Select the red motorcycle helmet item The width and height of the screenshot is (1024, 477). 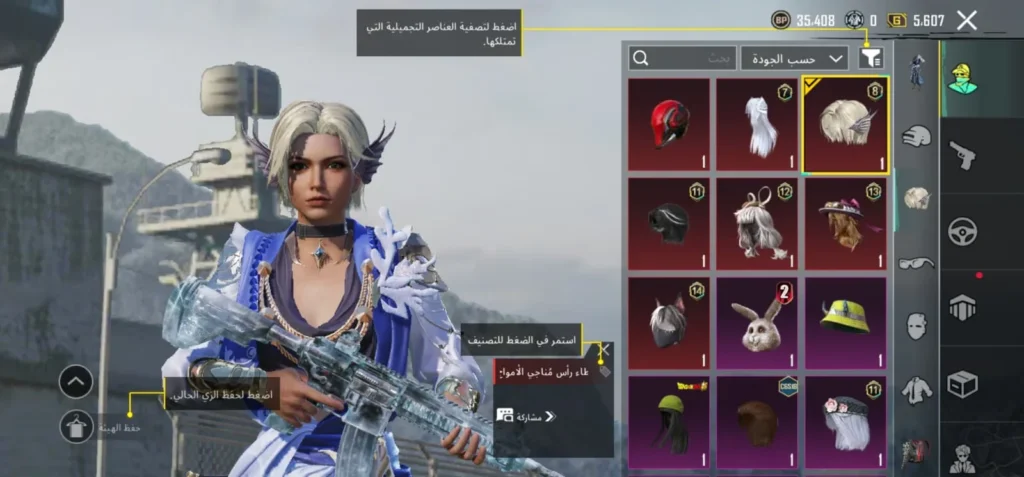[669, 125]
